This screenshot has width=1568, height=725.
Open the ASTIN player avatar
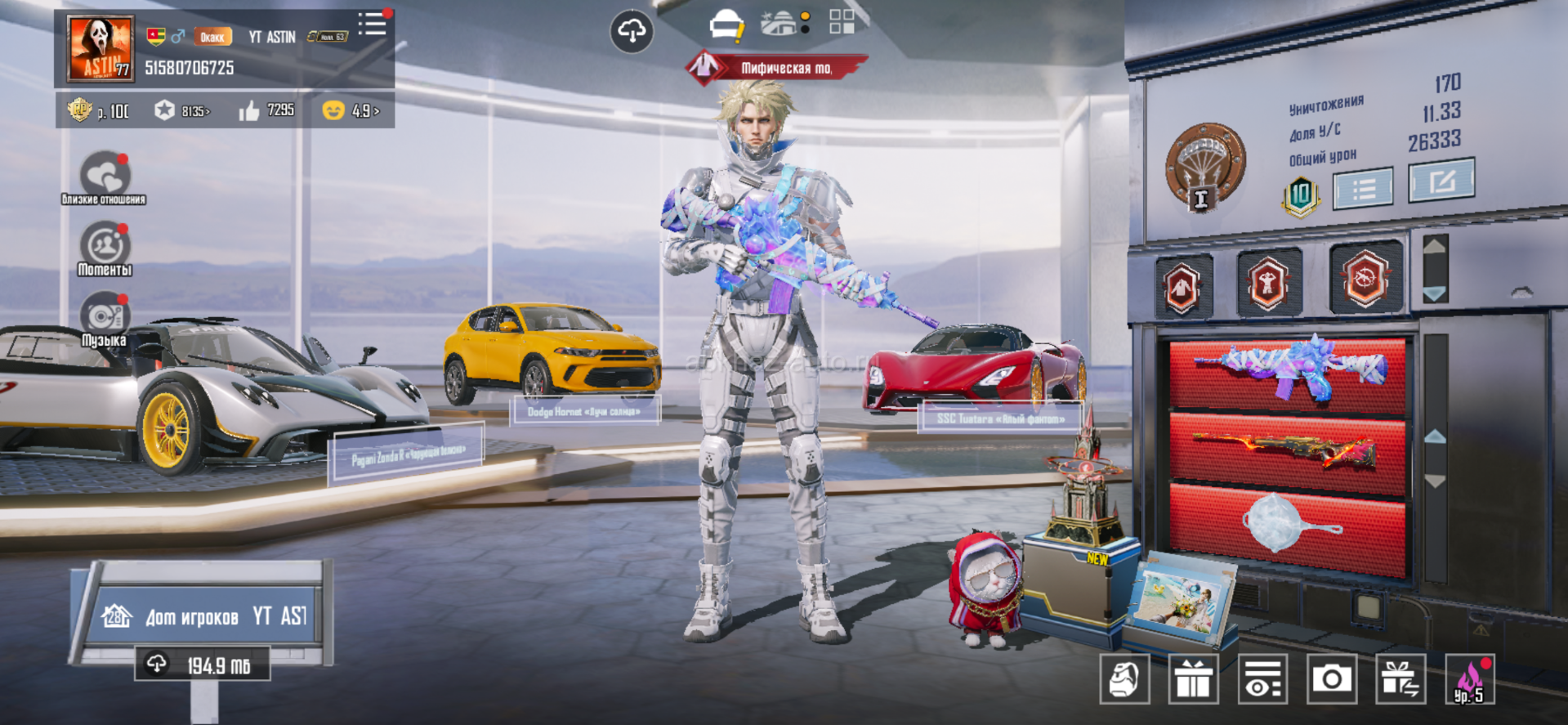(101, 48)
